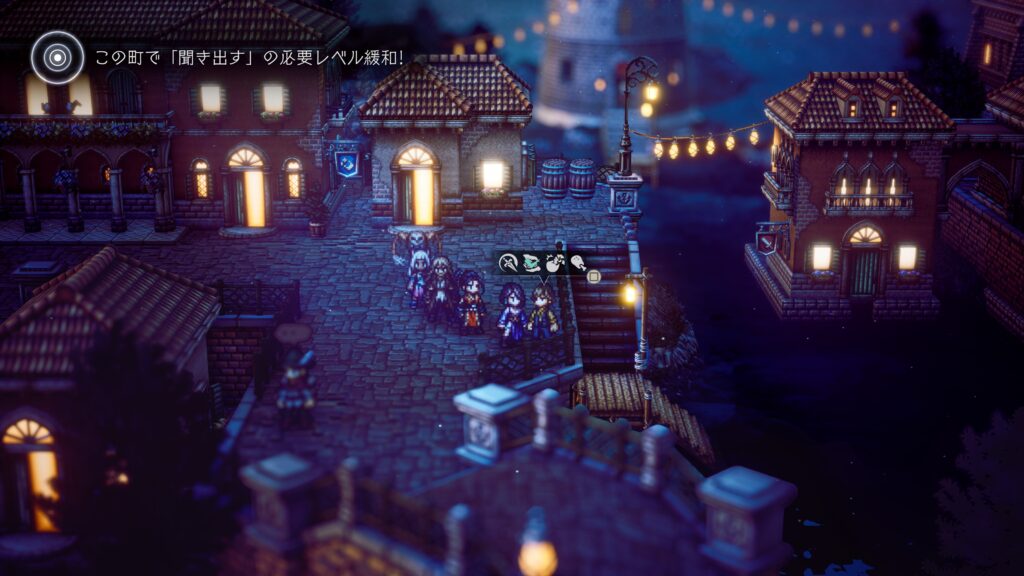Screen dimensions: 1024x576
Task: Pick the meat drumstick path action
Action: click(x=577, y=263)
